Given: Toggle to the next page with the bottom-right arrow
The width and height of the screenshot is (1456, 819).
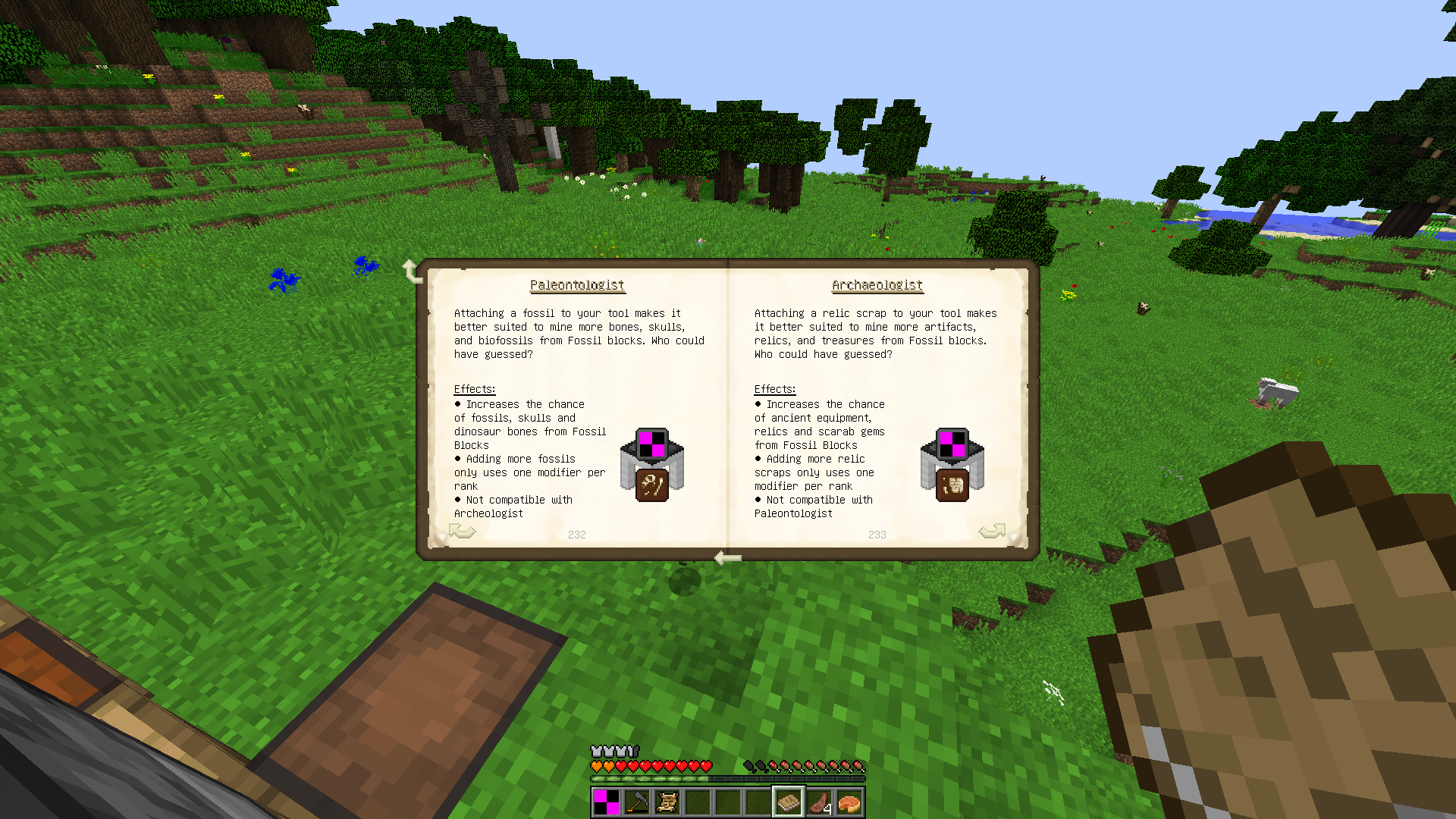Looking at the screenshot, I should [x=992, y=532].
